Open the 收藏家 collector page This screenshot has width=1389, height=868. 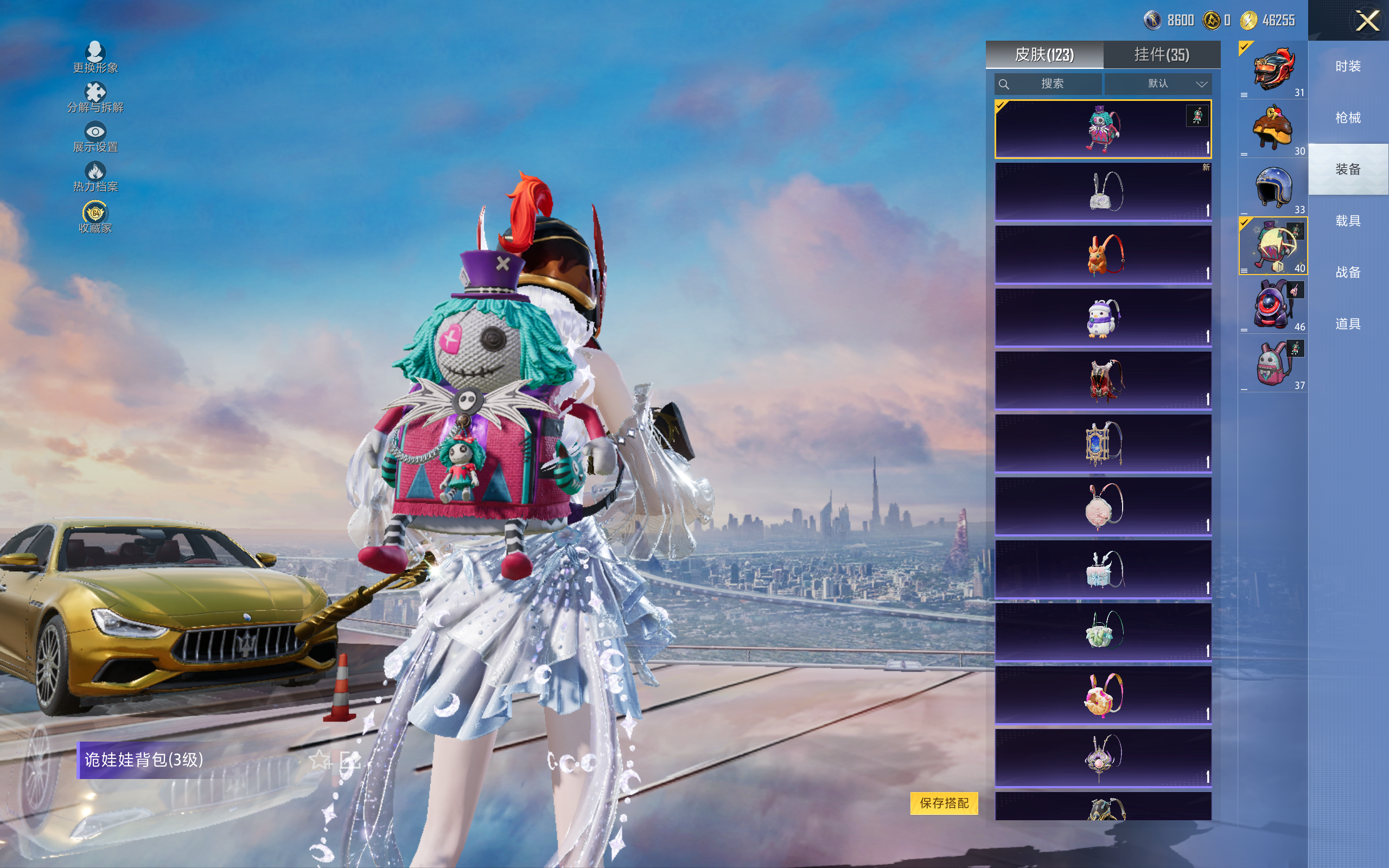click(x=95, y=218)
